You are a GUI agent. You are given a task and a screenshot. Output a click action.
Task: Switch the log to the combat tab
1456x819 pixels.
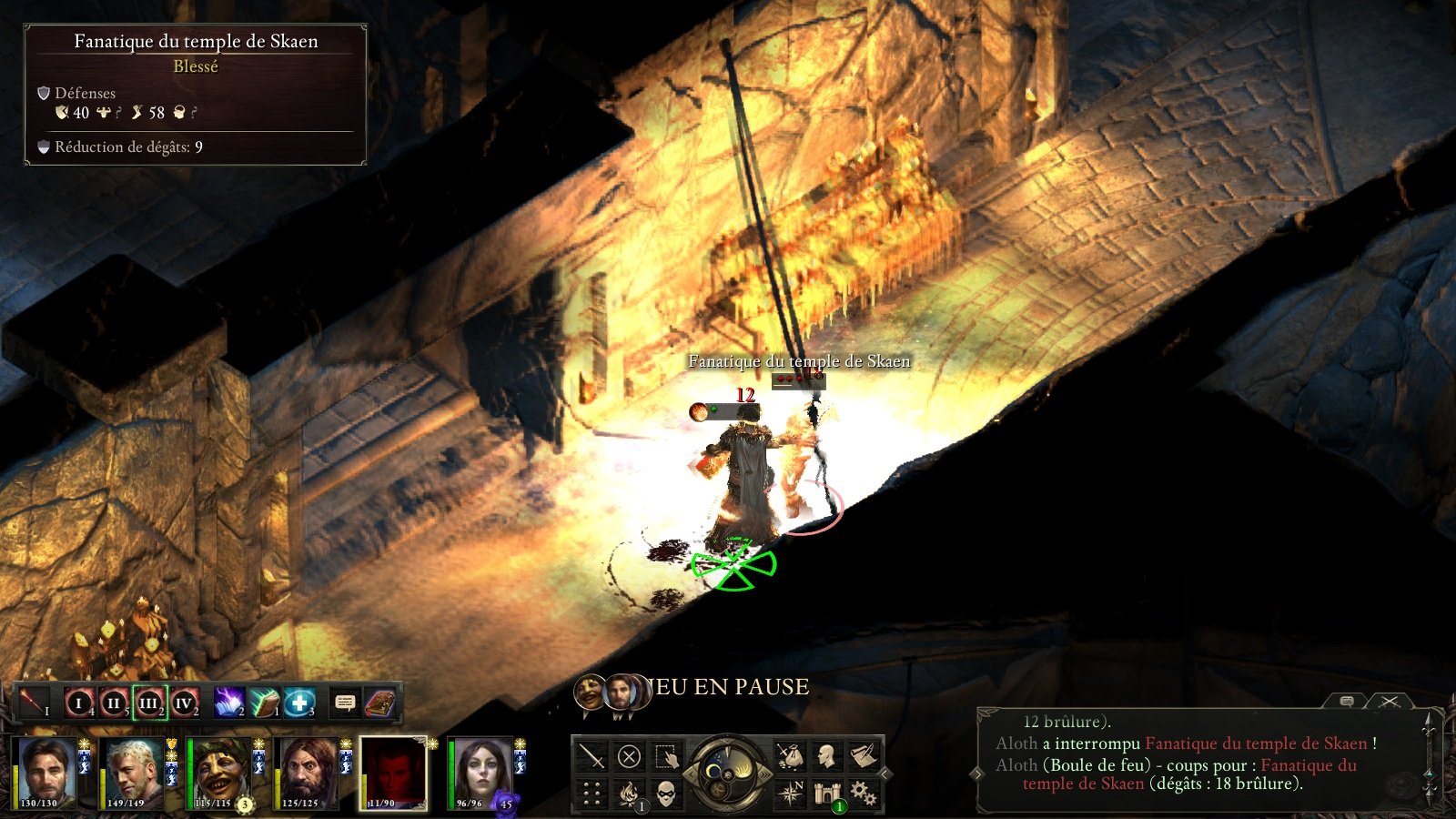1389,702
